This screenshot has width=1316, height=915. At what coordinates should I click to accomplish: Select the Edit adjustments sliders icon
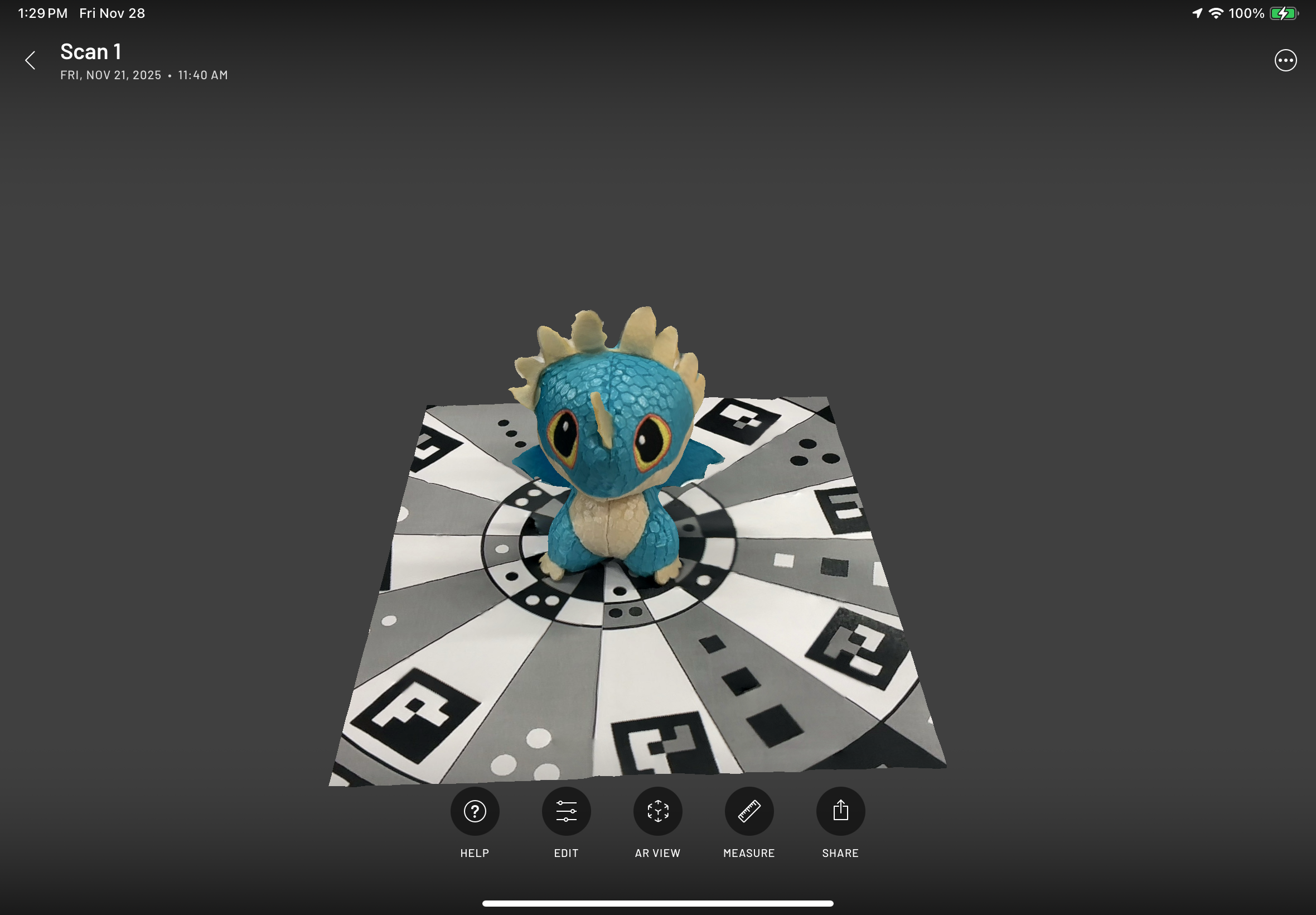[566, 811]
